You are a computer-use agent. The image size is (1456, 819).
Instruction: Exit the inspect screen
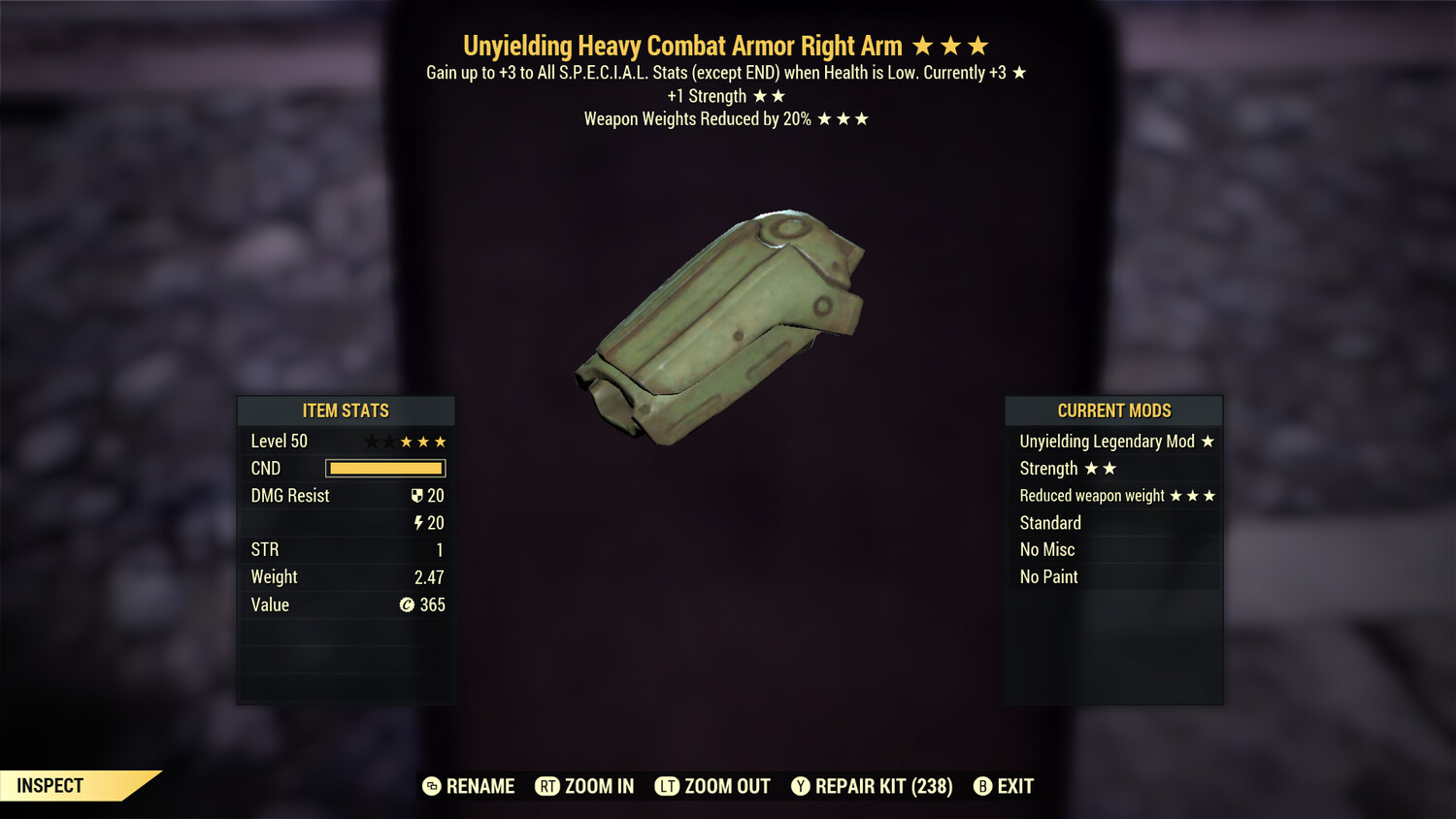tap(1005, 786)
